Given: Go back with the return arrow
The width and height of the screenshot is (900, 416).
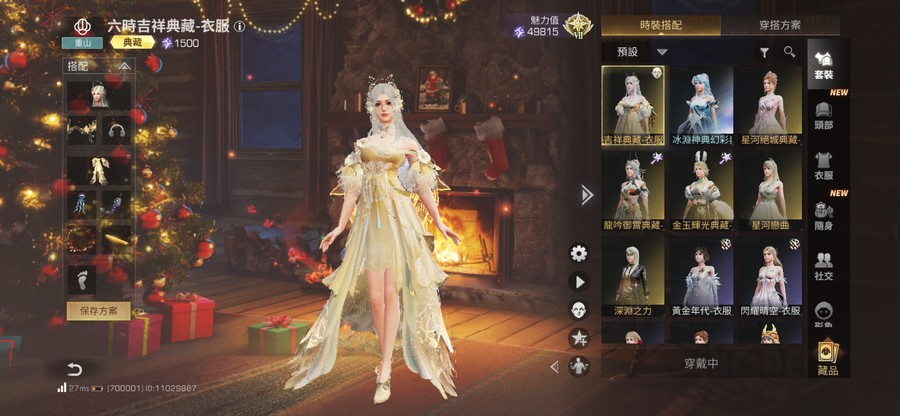Looking at the screenshot, I should 74,369.
